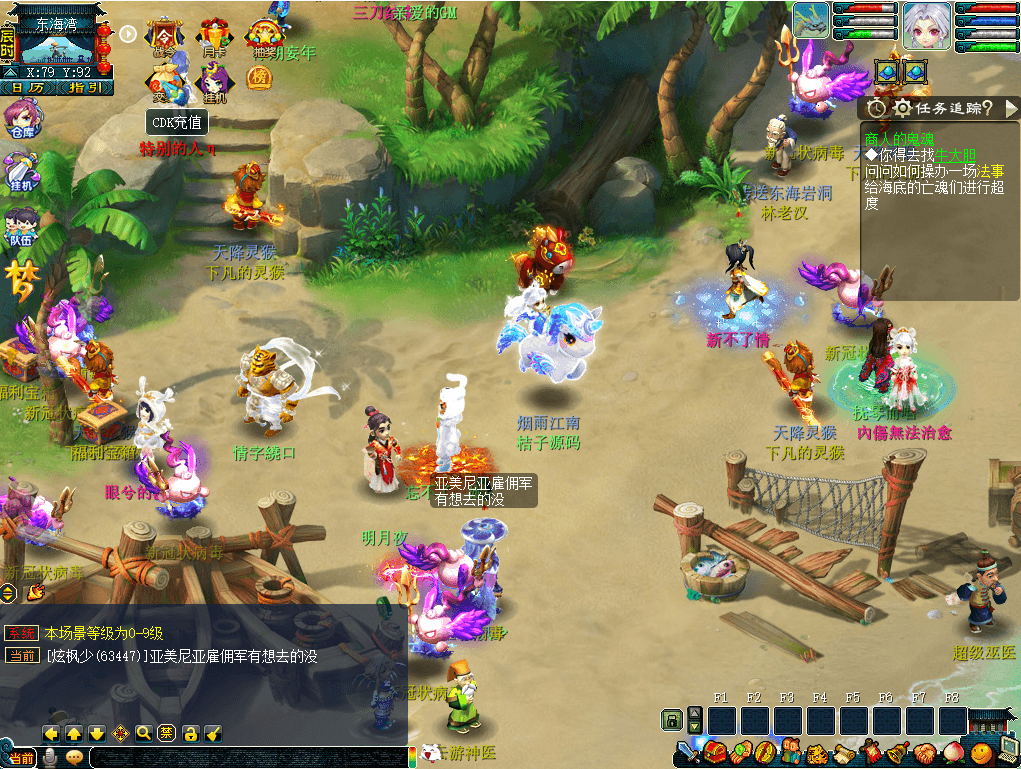Click the magnifier search icon in chat toolbar
This screenshot has width=1021, height=769.
[x=144, y=733]
